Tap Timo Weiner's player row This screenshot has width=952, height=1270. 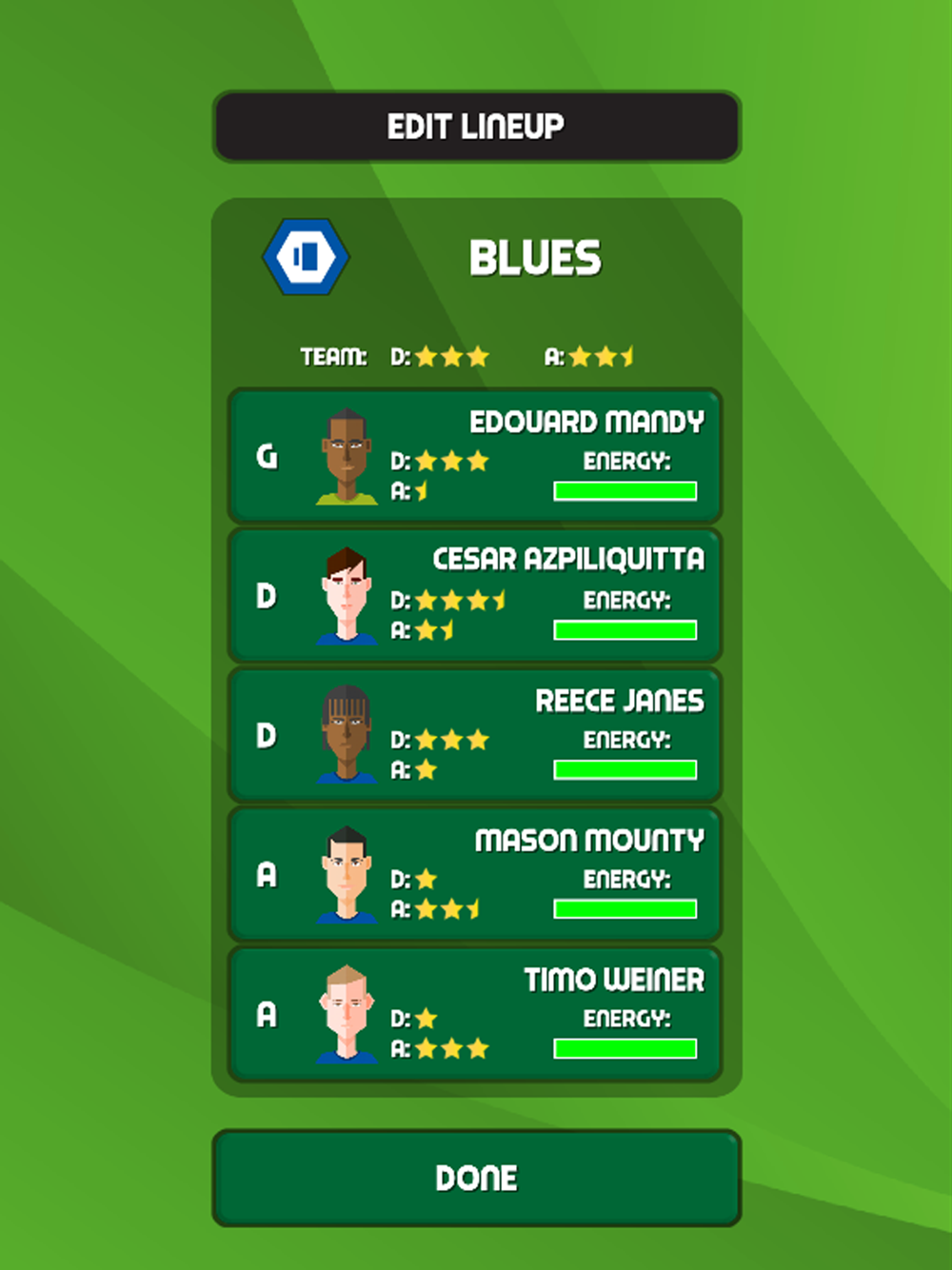click(x=474, y=1014)
